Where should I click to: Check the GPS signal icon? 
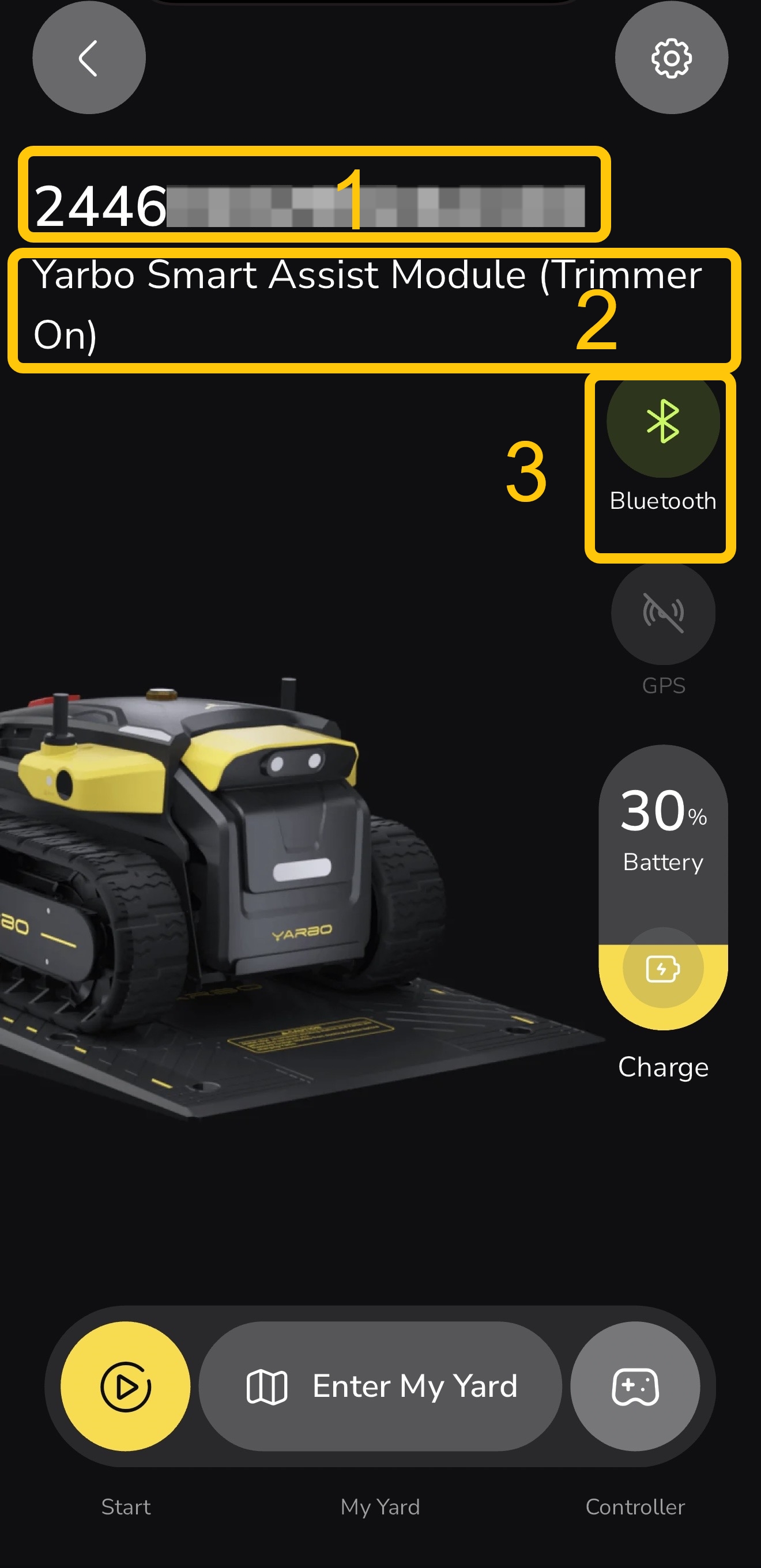coord(663,613)
